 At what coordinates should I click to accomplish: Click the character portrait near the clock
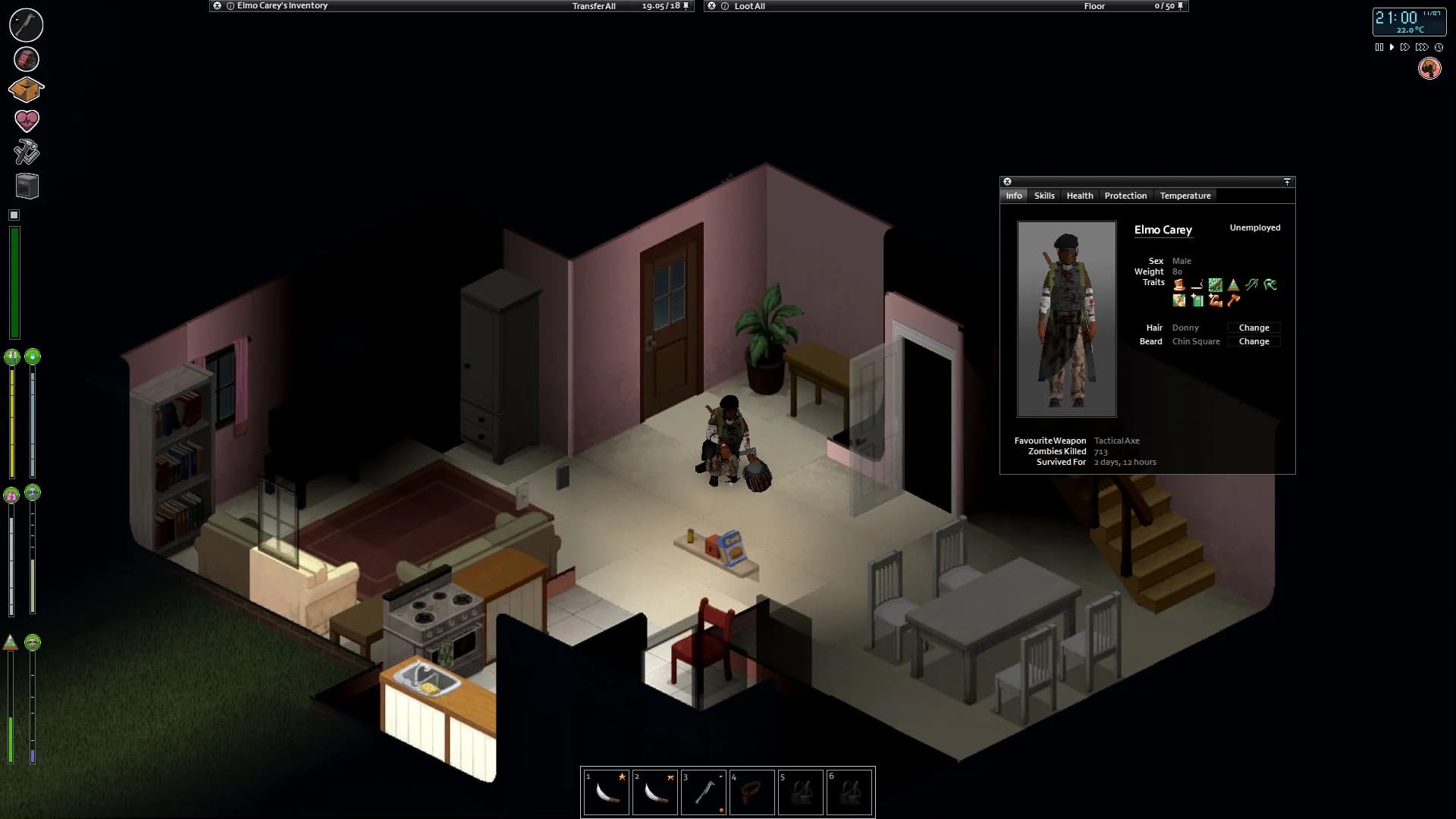click(1429, 68)
